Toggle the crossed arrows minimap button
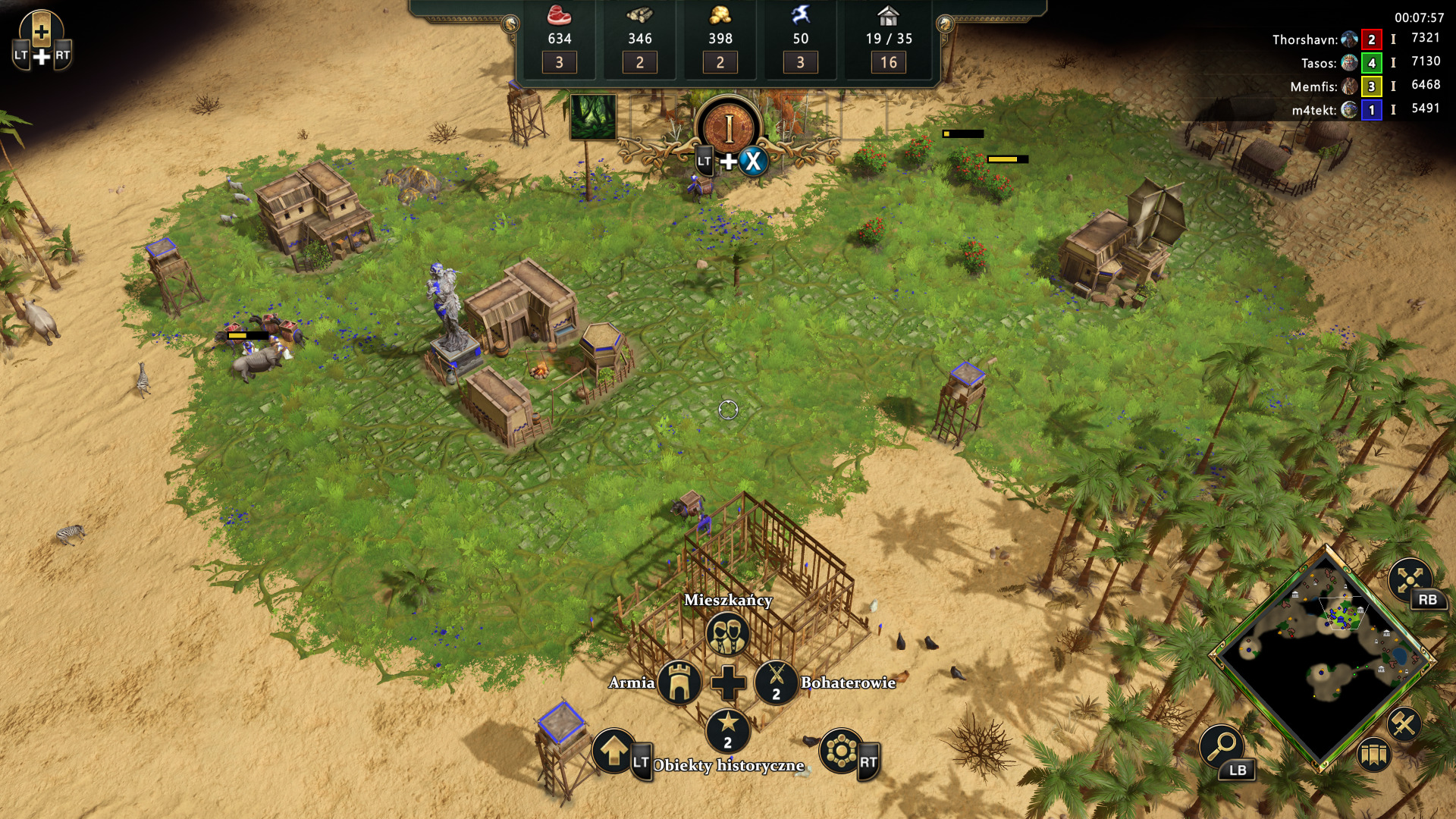Viewport: 1456px width, 819px height. click(1409, 580)
